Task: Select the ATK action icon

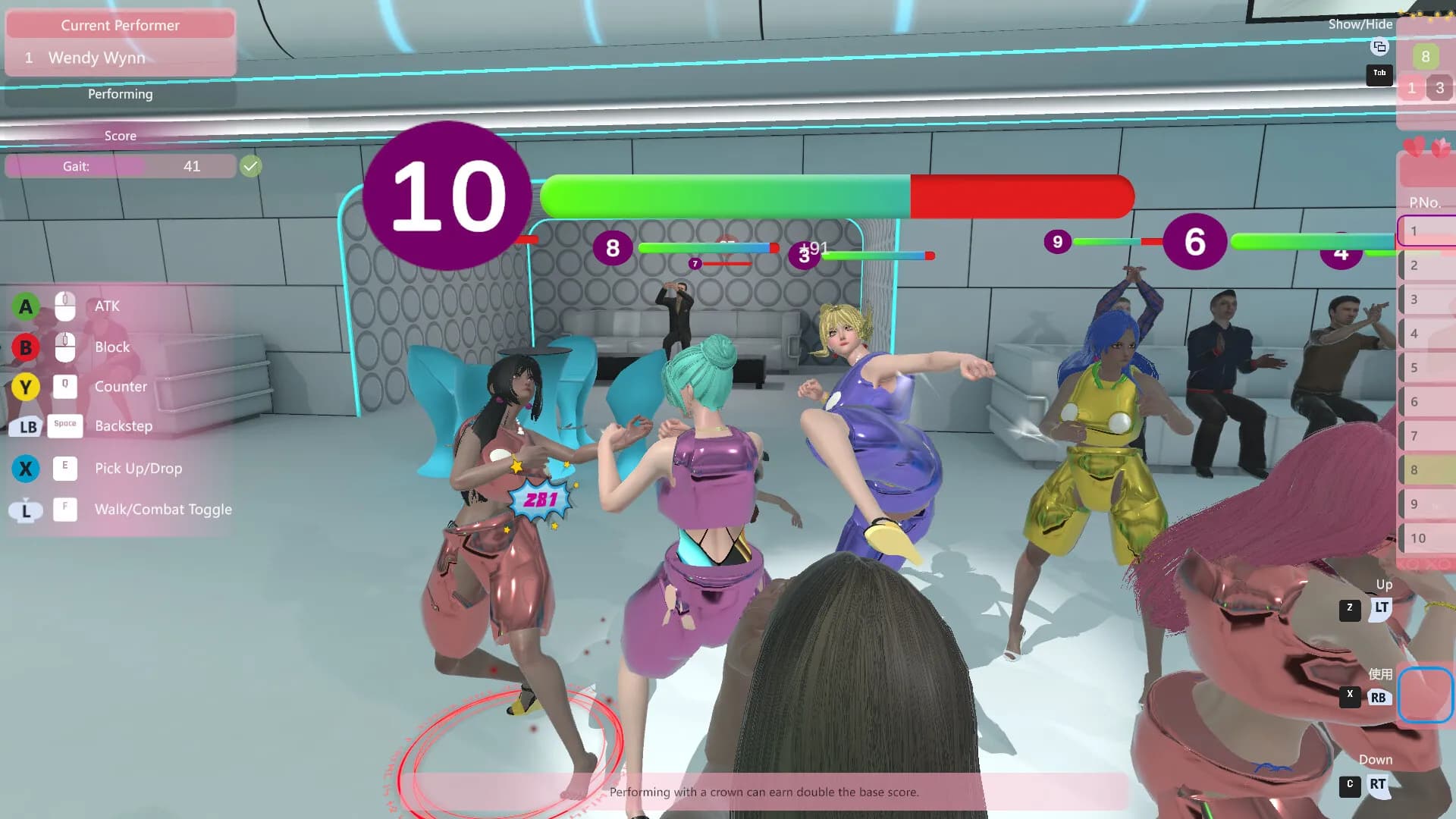Action: coord(26,306)
